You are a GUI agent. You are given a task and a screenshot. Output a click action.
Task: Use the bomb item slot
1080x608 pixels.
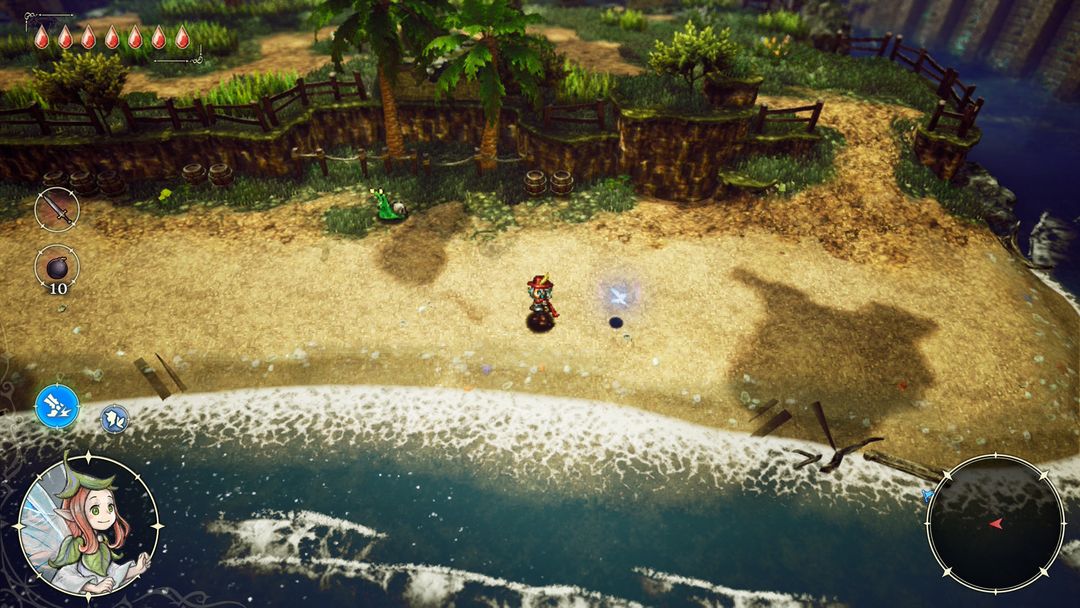tap(57, 267)
